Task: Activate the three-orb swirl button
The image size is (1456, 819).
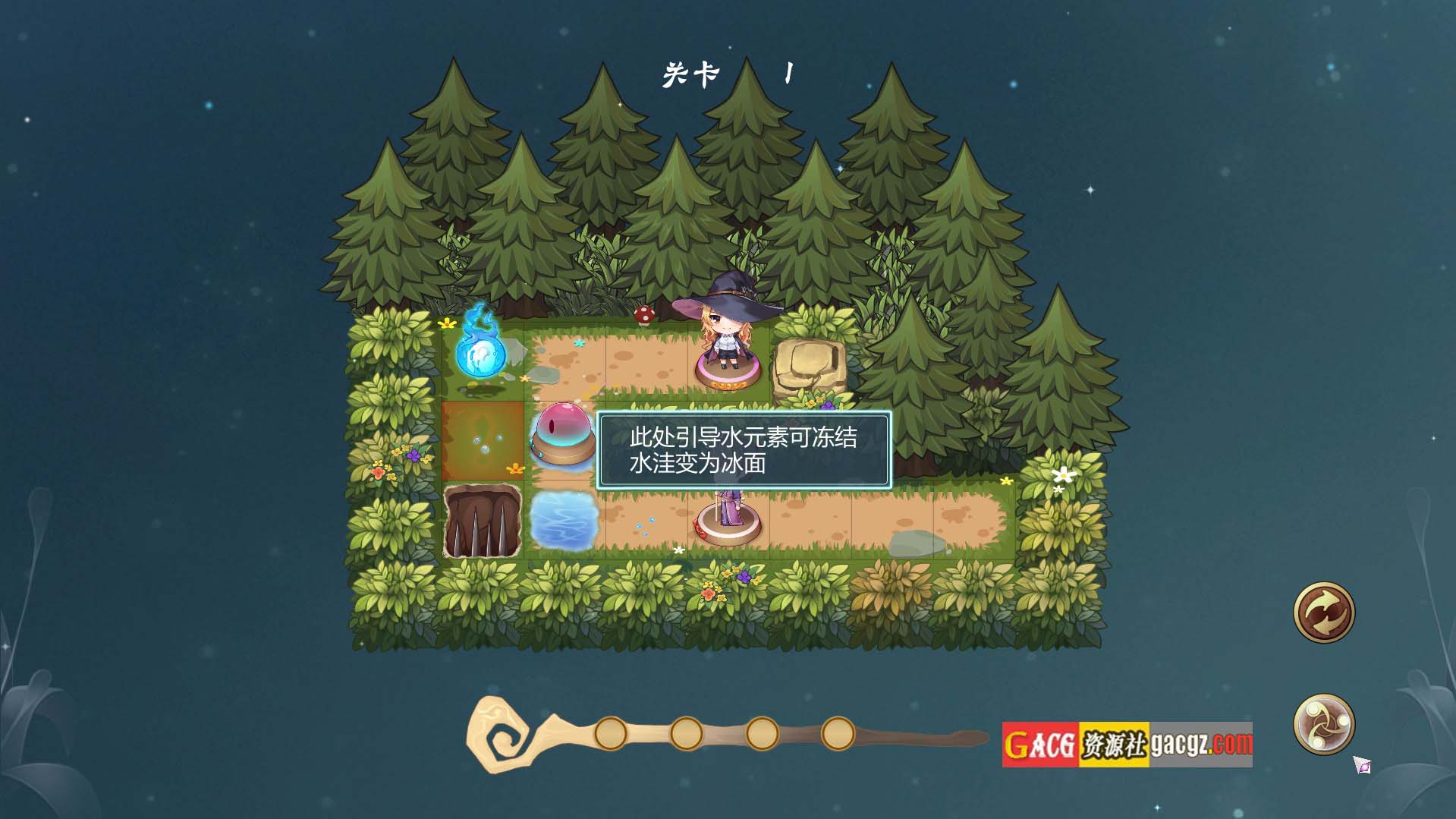Action: click(1323, 723)
